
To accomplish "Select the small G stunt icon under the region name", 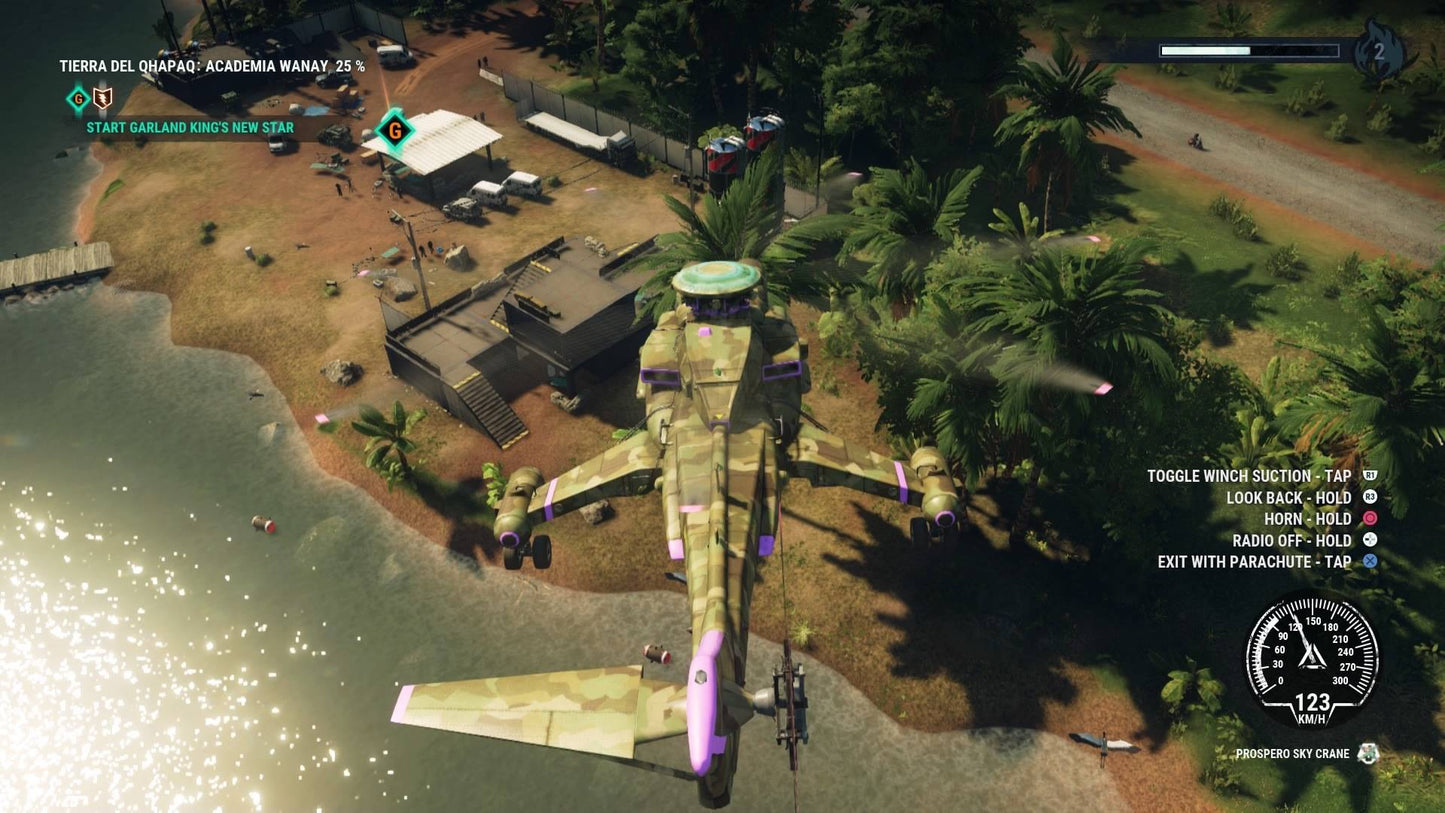I will pyautogui.click(x=77, y=98).
